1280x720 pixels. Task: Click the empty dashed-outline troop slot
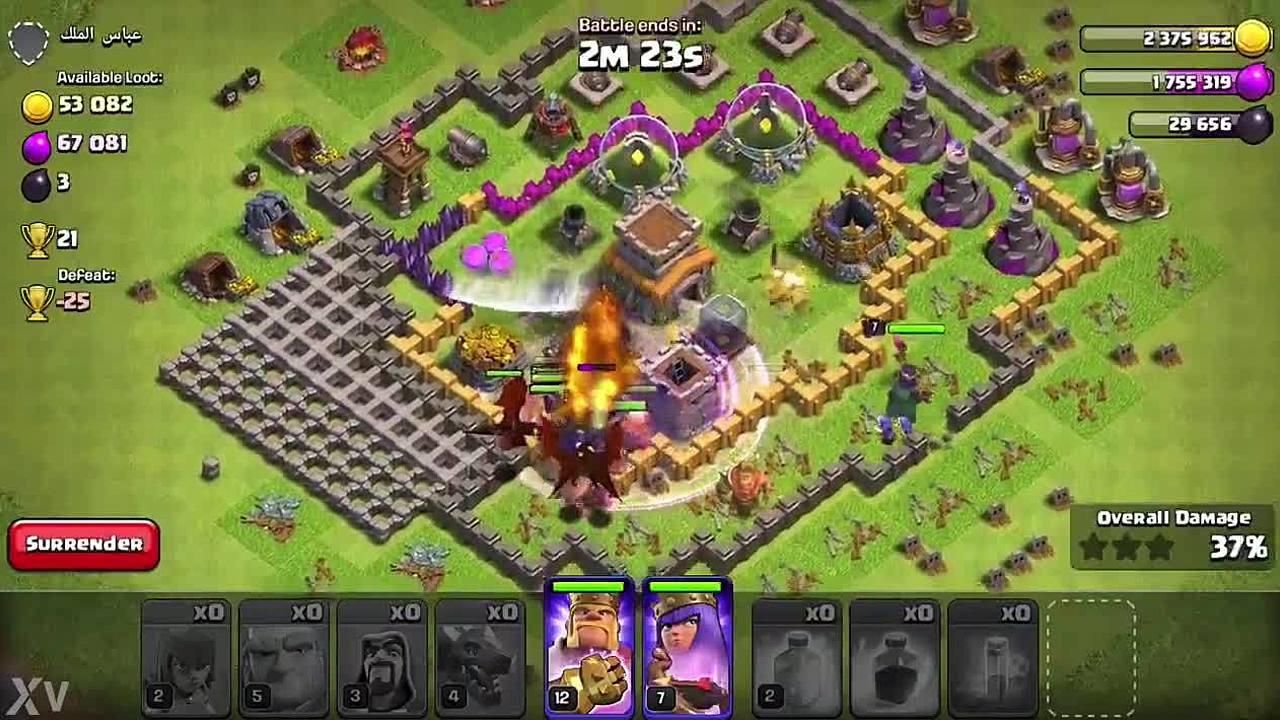click(x=1090, y=657)
